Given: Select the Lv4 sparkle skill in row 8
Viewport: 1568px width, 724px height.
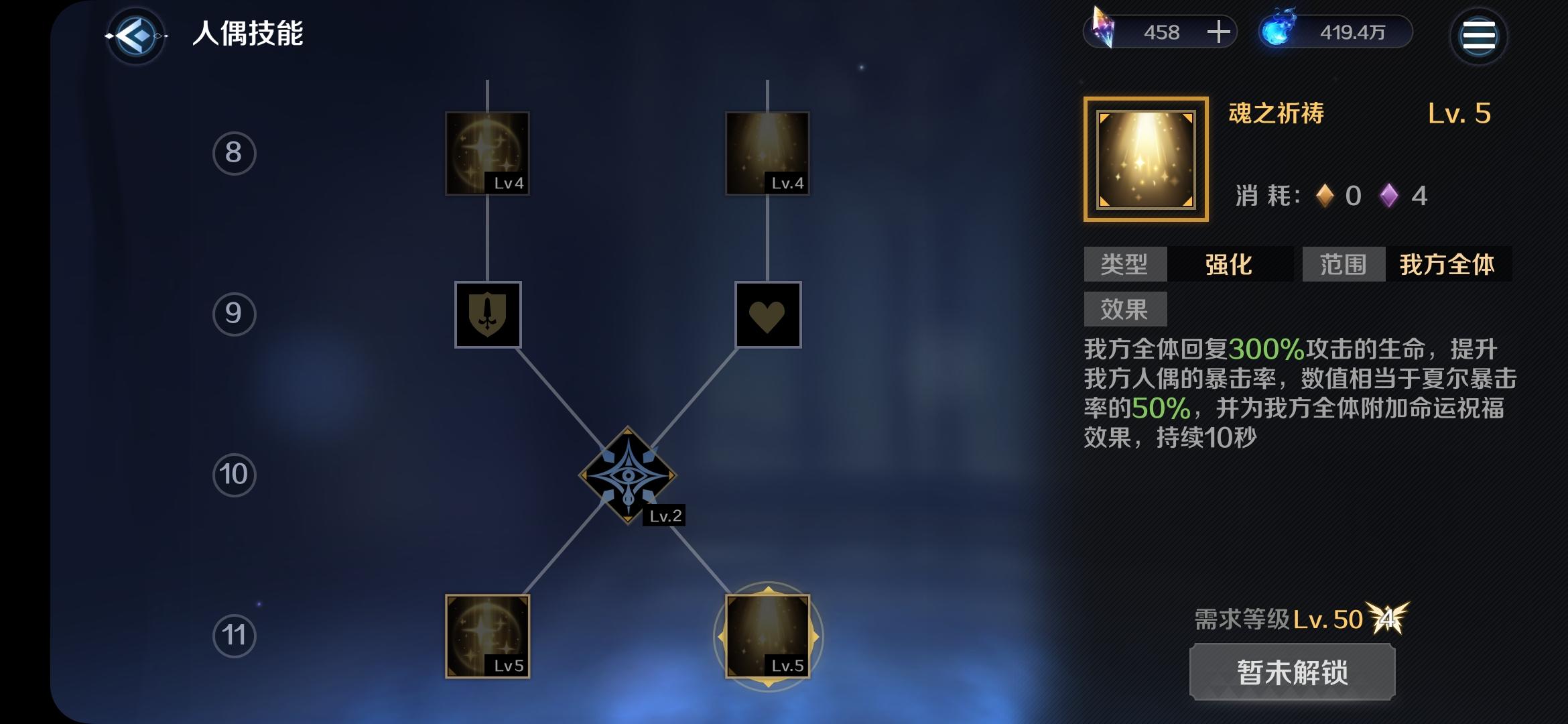Looking at the screenshot, I should click(488, 153).
